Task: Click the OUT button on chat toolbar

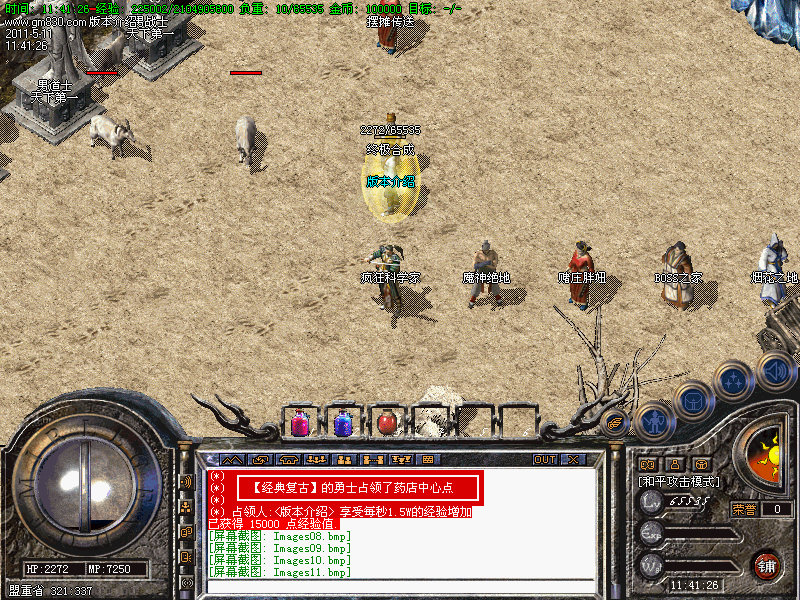Action: (544, 460)
